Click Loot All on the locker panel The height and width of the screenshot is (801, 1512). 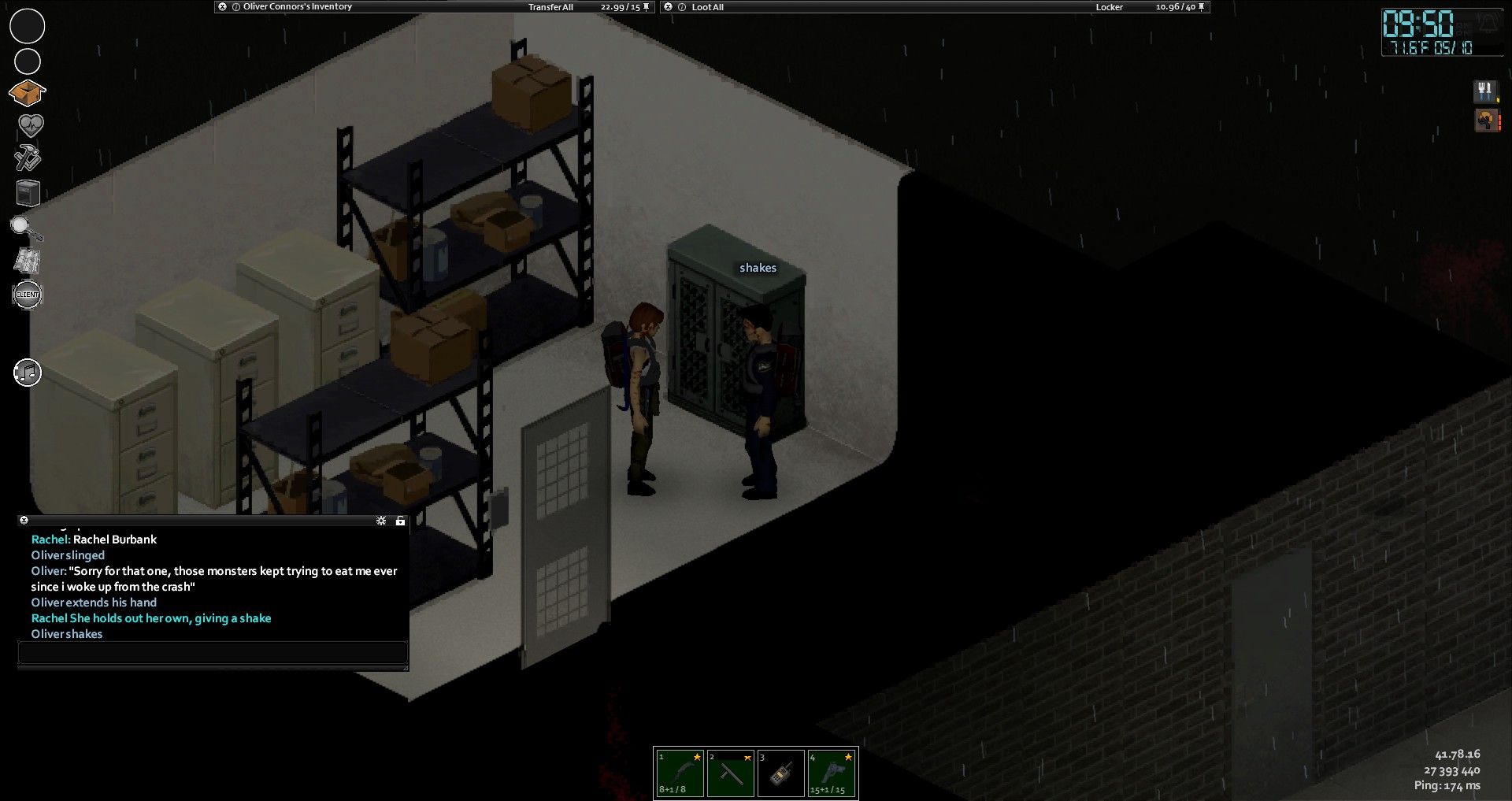pos(707,7)
